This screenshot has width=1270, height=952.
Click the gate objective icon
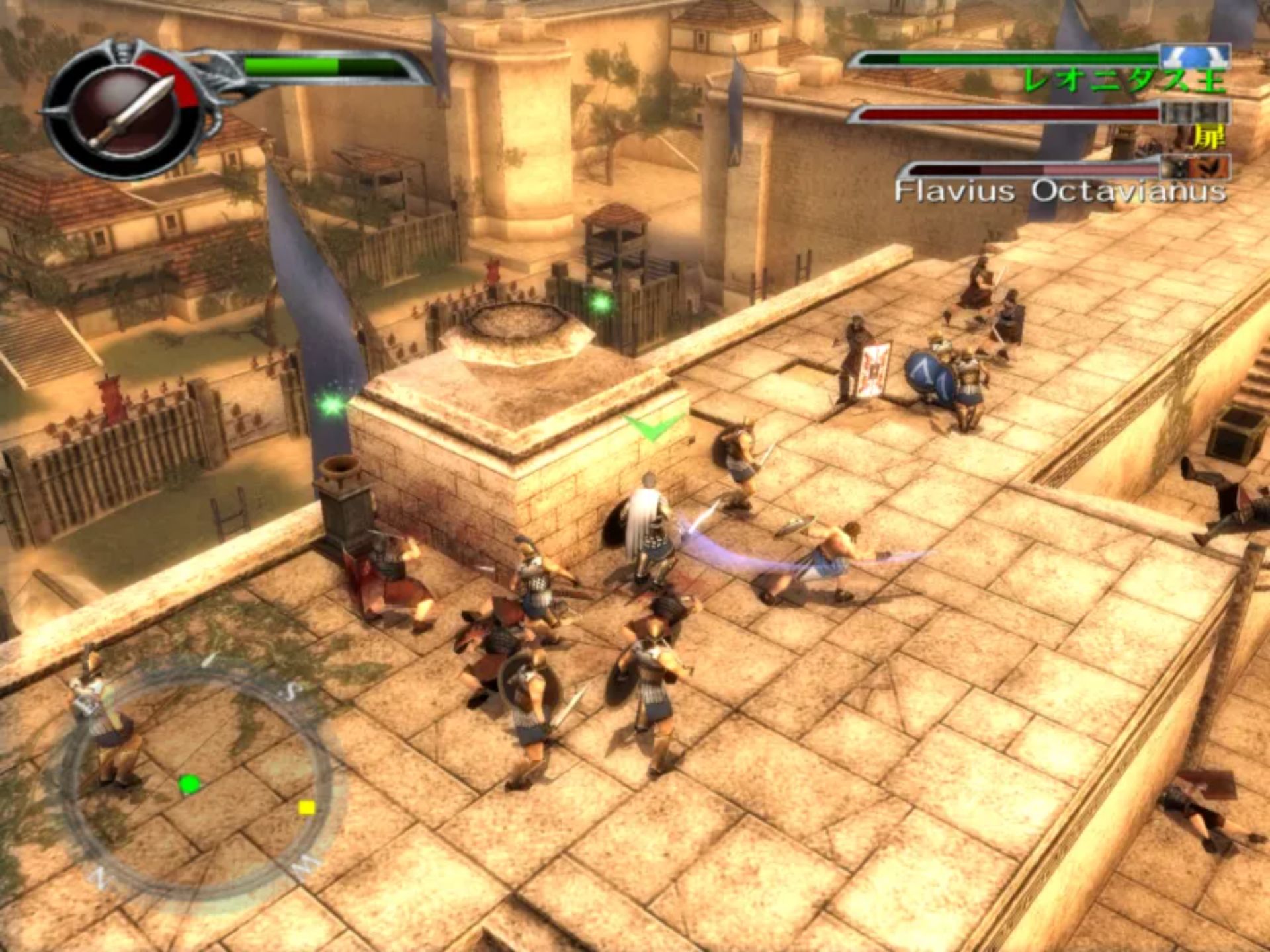(x=1195, y=112)
